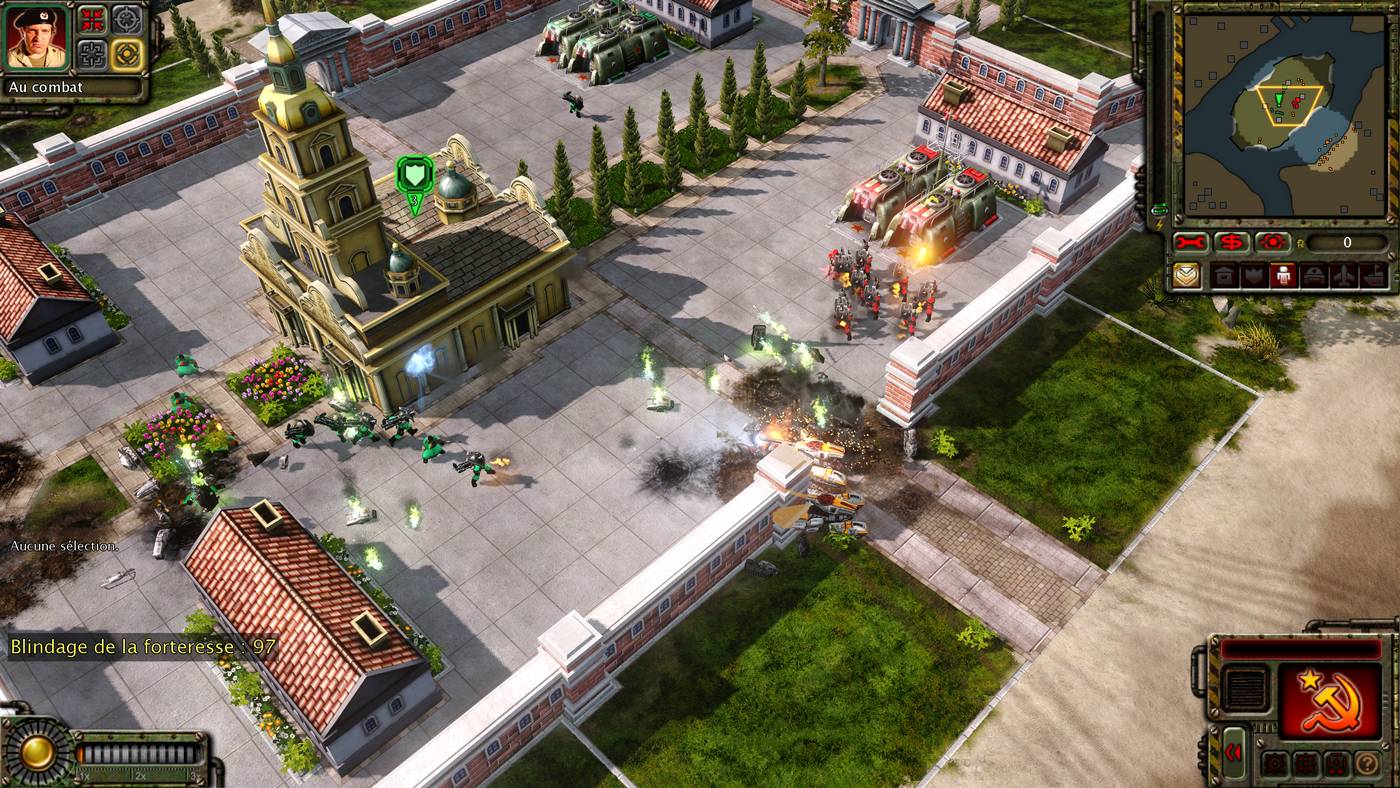Activate the grey square-brackets target co-commander order
This screenshot has width=1400, height=788.
coord(94,53)
